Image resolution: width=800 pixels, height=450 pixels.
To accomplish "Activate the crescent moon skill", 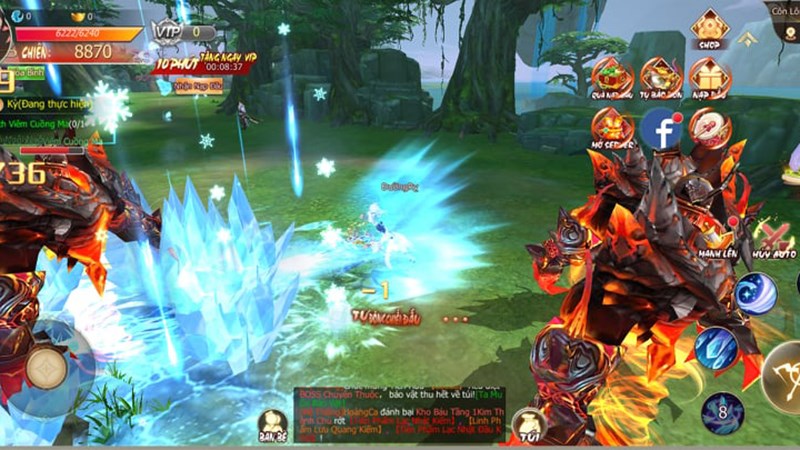I will point(756,293).
